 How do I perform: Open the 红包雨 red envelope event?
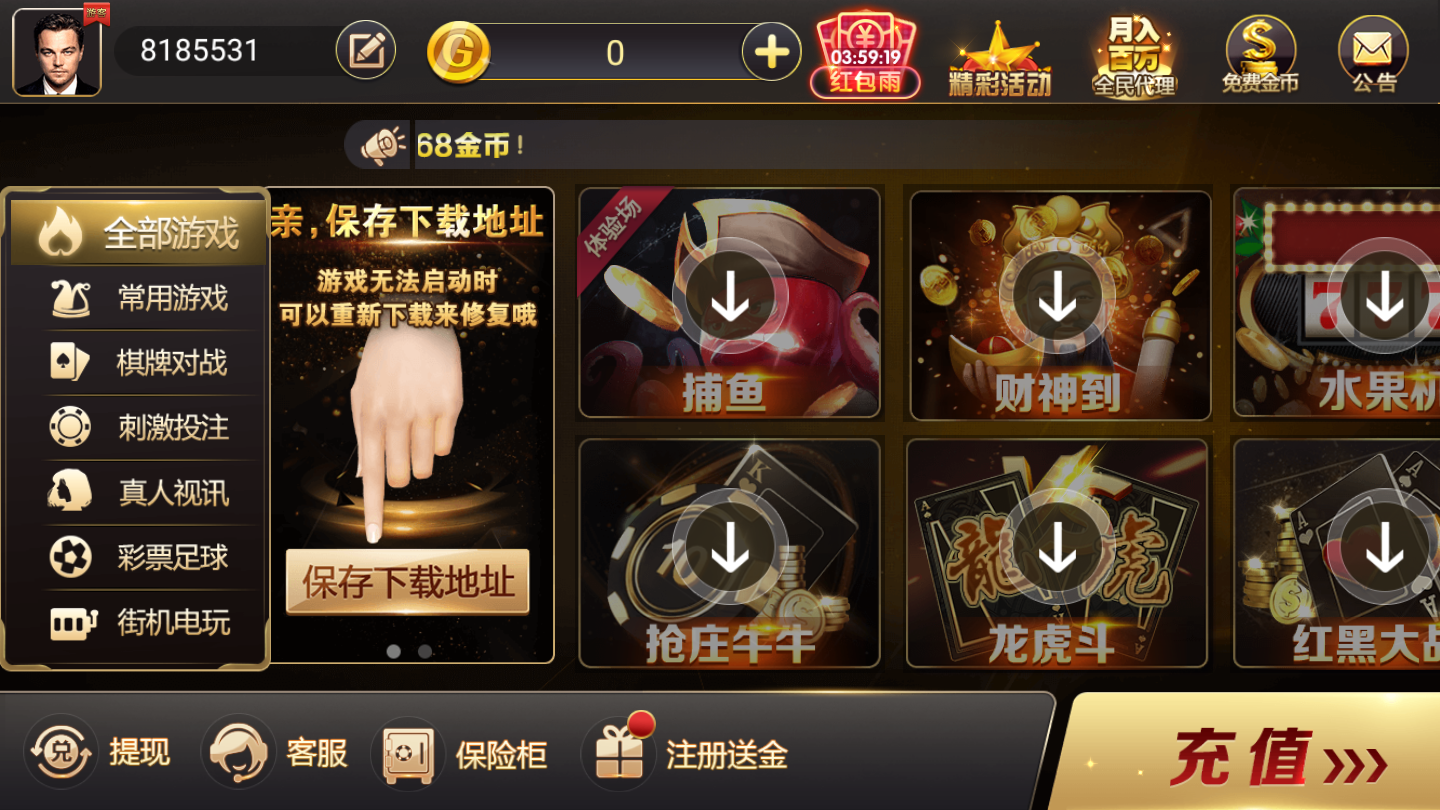pos(863,50)
